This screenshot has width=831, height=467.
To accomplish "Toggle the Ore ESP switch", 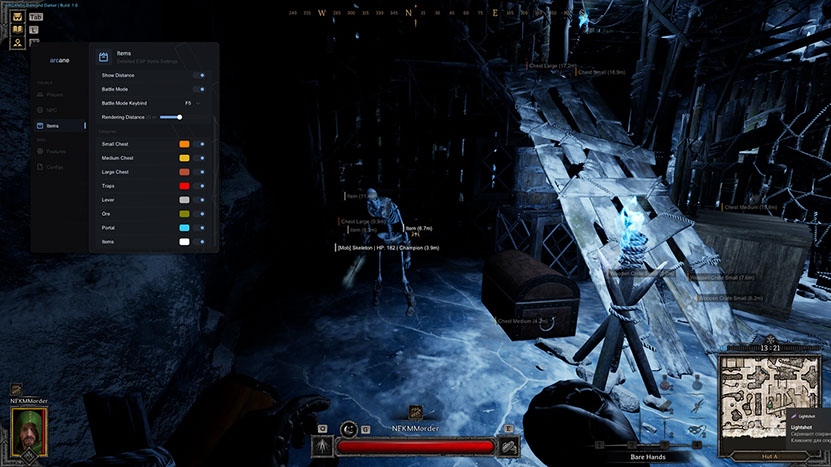I will click(x=202, y=214).
